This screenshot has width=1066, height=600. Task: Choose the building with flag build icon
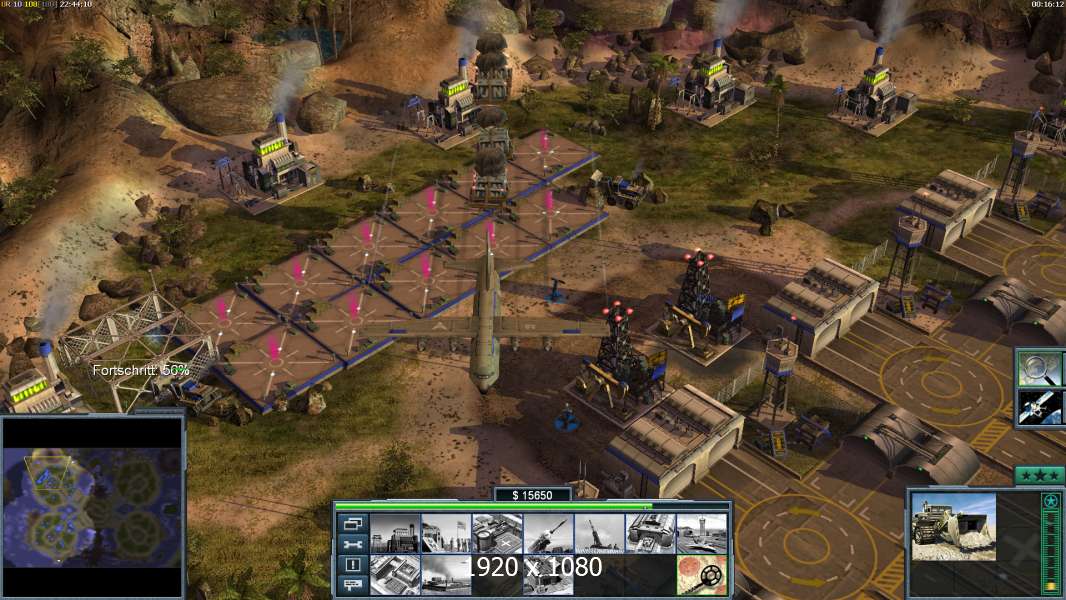coord(446,533)
